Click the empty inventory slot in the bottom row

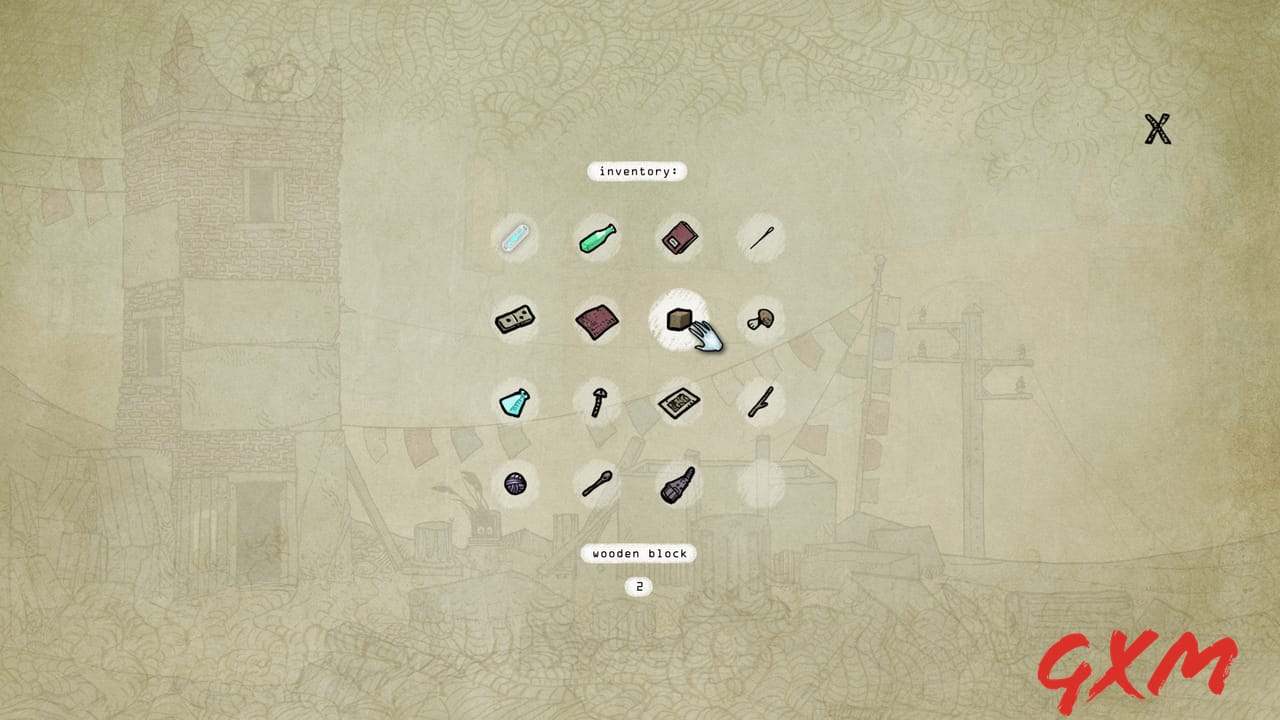[x=761, y=484]
